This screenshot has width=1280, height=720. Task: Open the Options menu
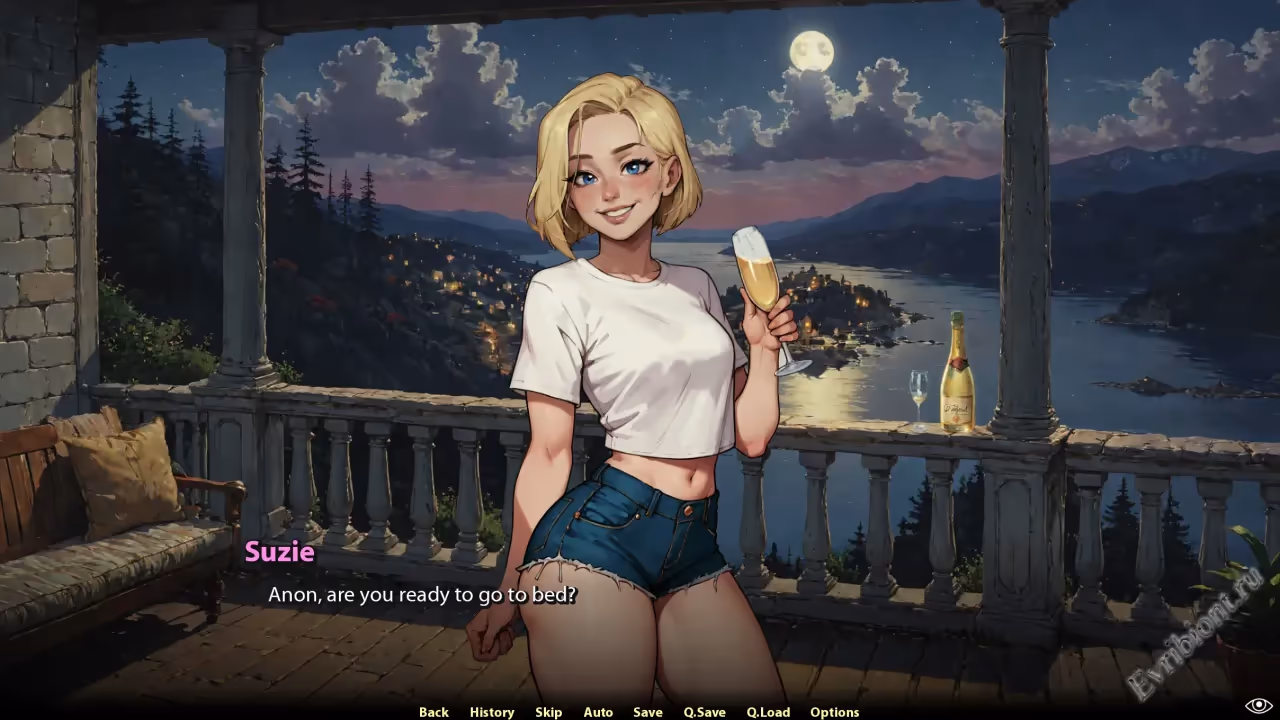(x=835, y=712)
